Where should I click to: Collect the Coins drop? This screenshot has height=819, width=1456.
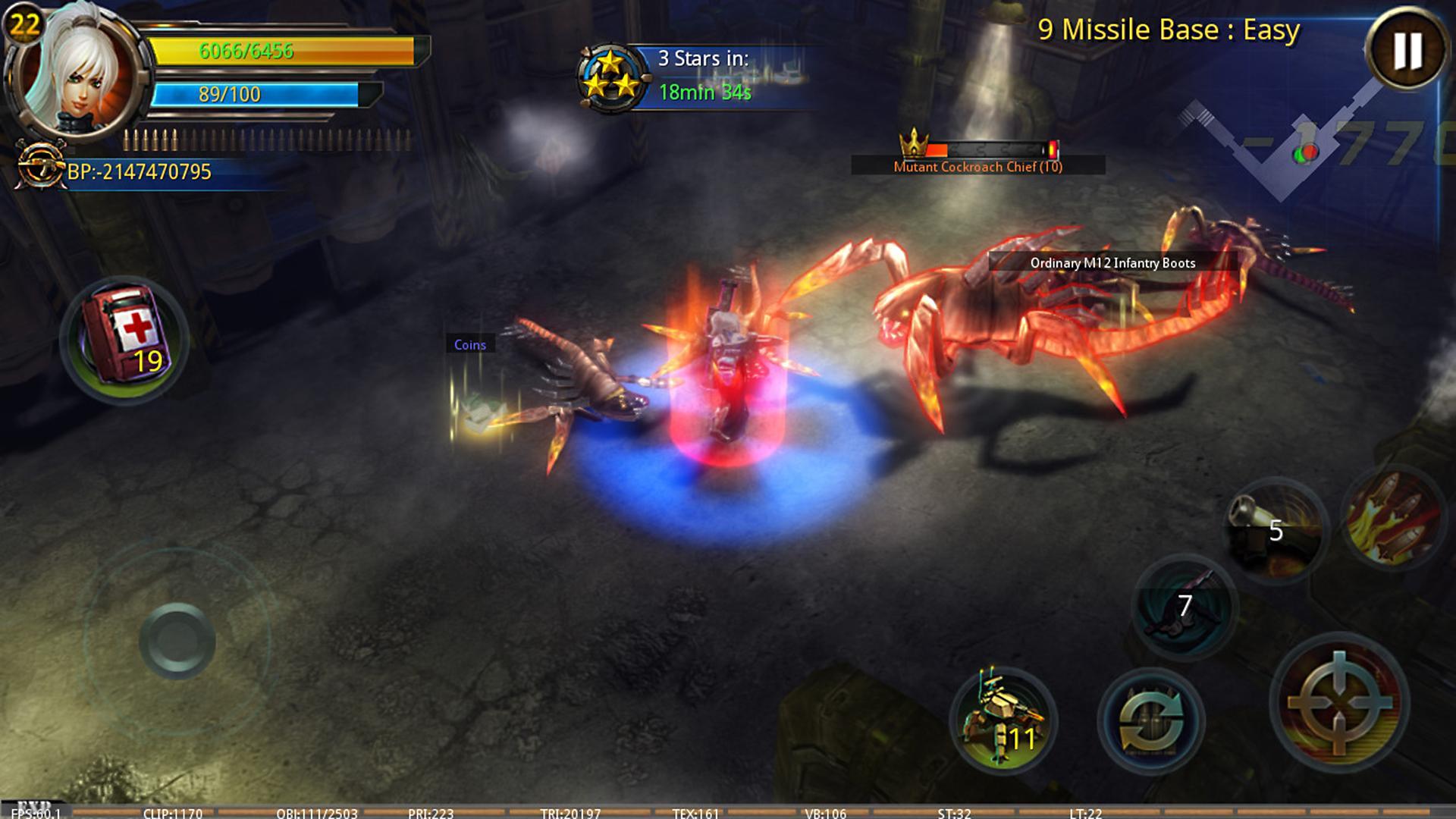coord(470,344)
